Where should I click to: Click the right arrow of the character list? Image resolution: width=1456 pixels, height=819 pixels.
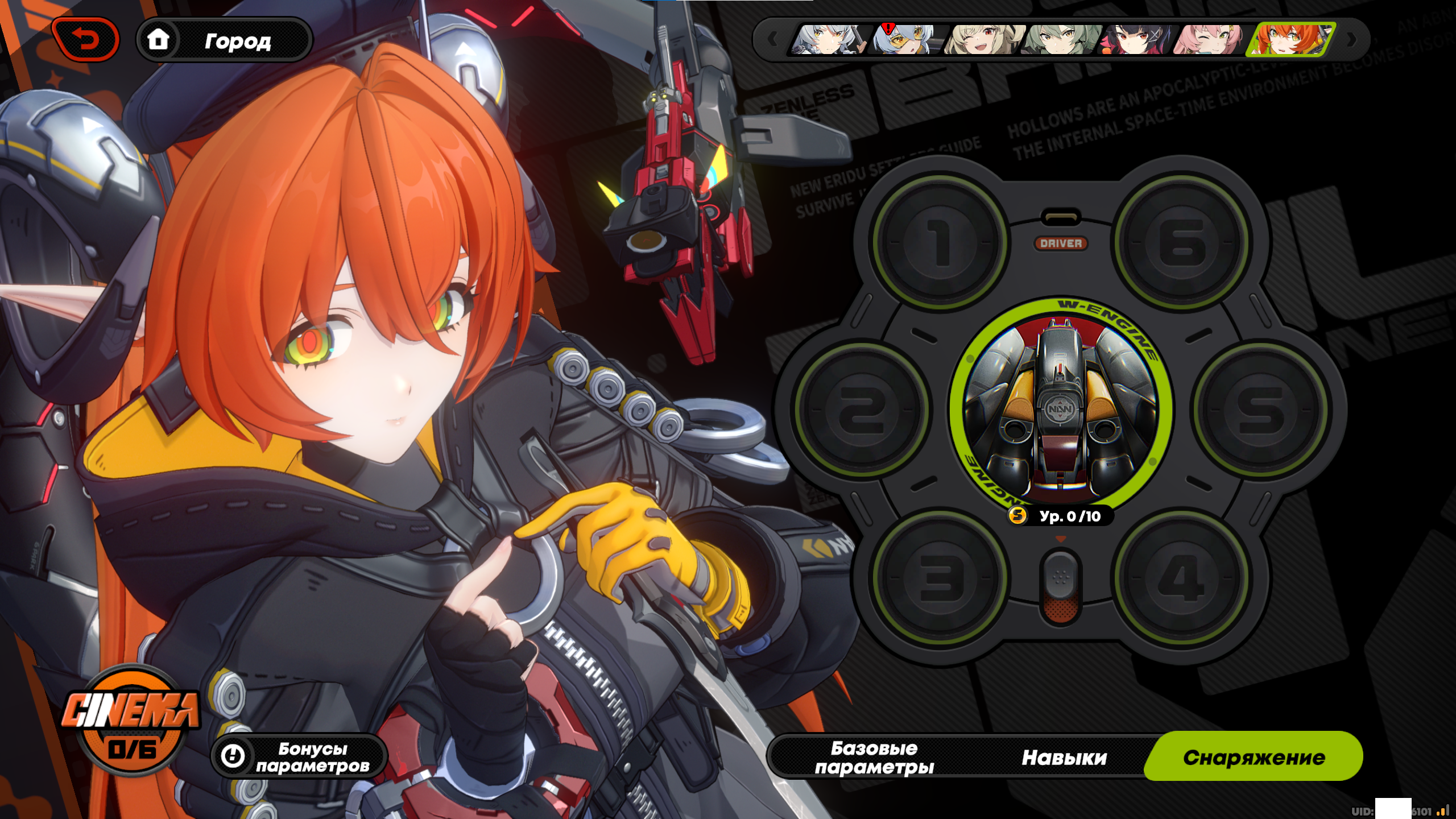(x=1352, y=40)
